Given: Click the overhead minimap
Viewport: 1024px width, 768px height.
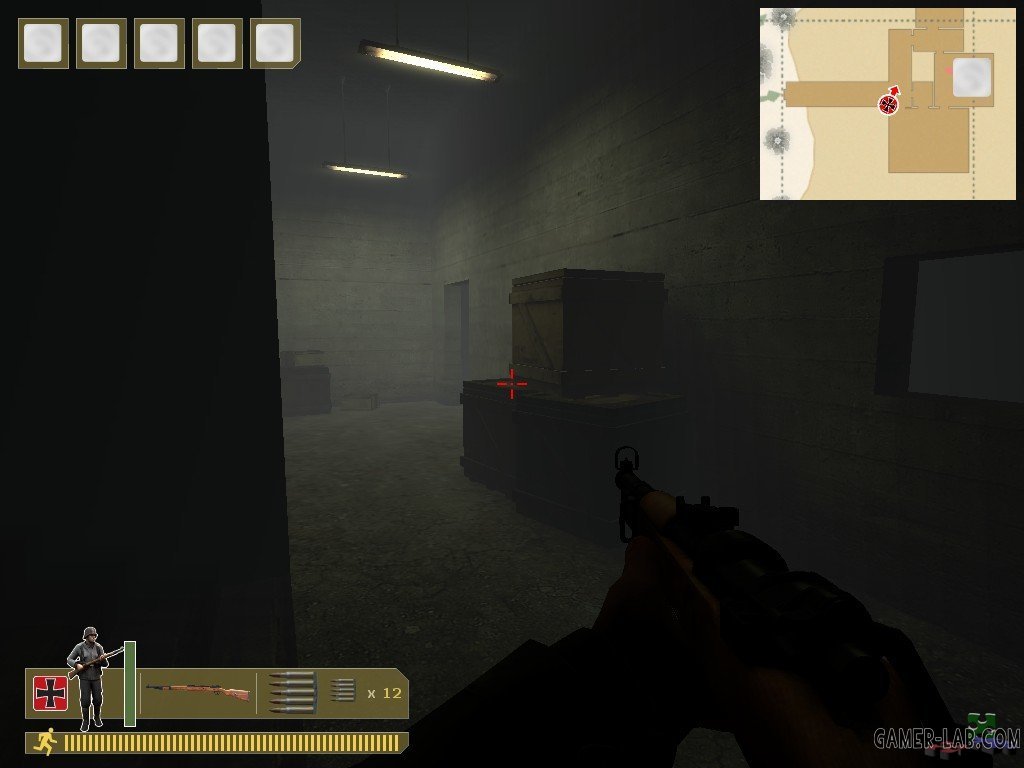Looking at the screenshot, I should tap(887, 104).
